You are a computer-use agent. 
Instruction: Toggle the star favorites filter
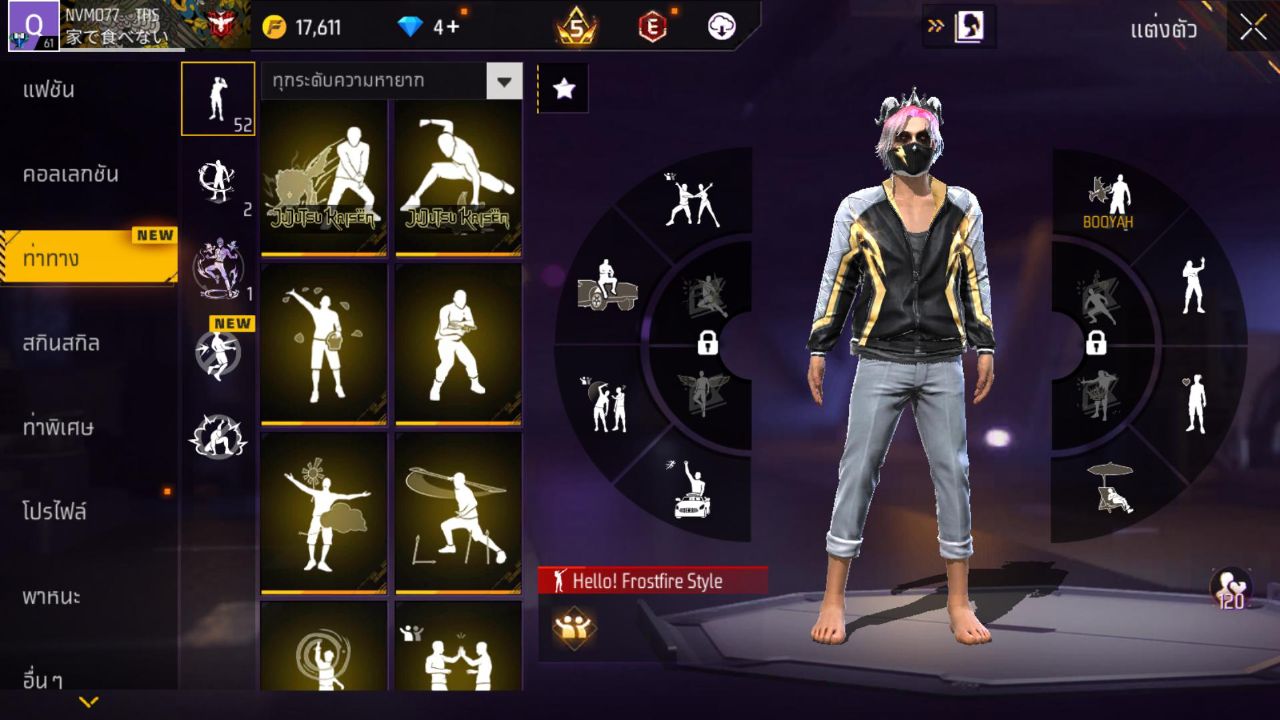pyautogui.click(x=565, y=88)
